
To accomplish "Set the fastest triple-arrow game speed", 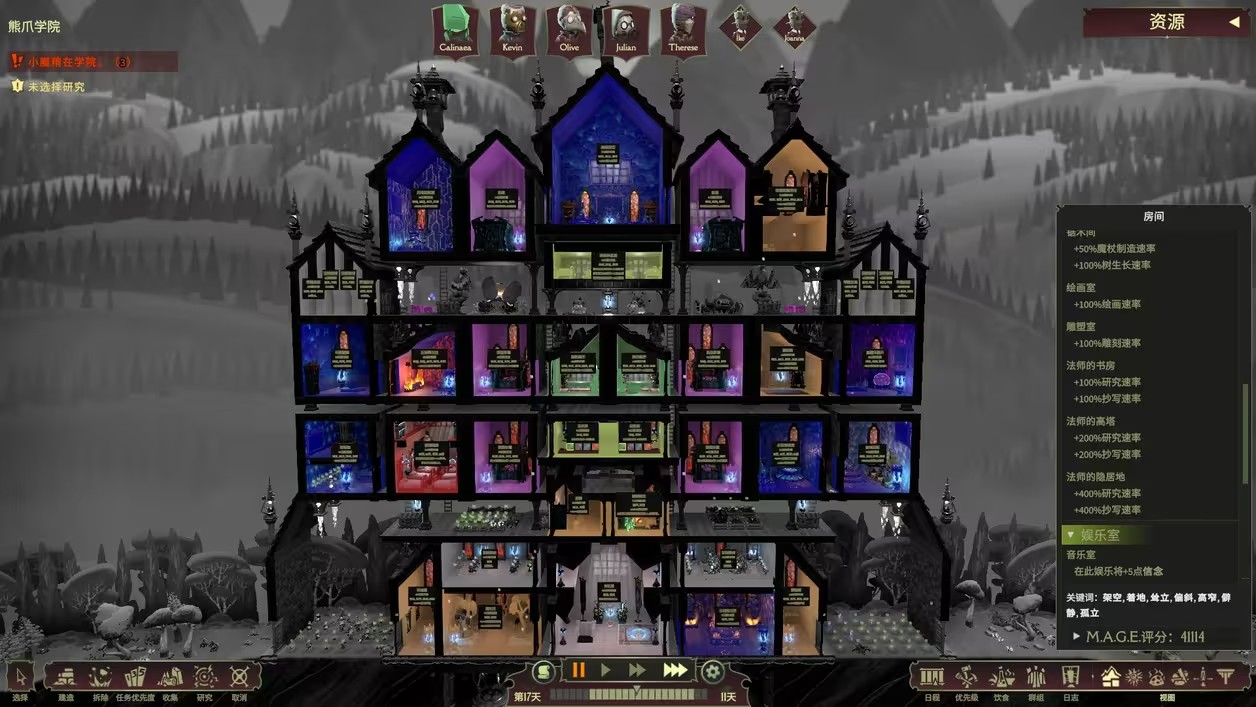I will pos(675,670).
